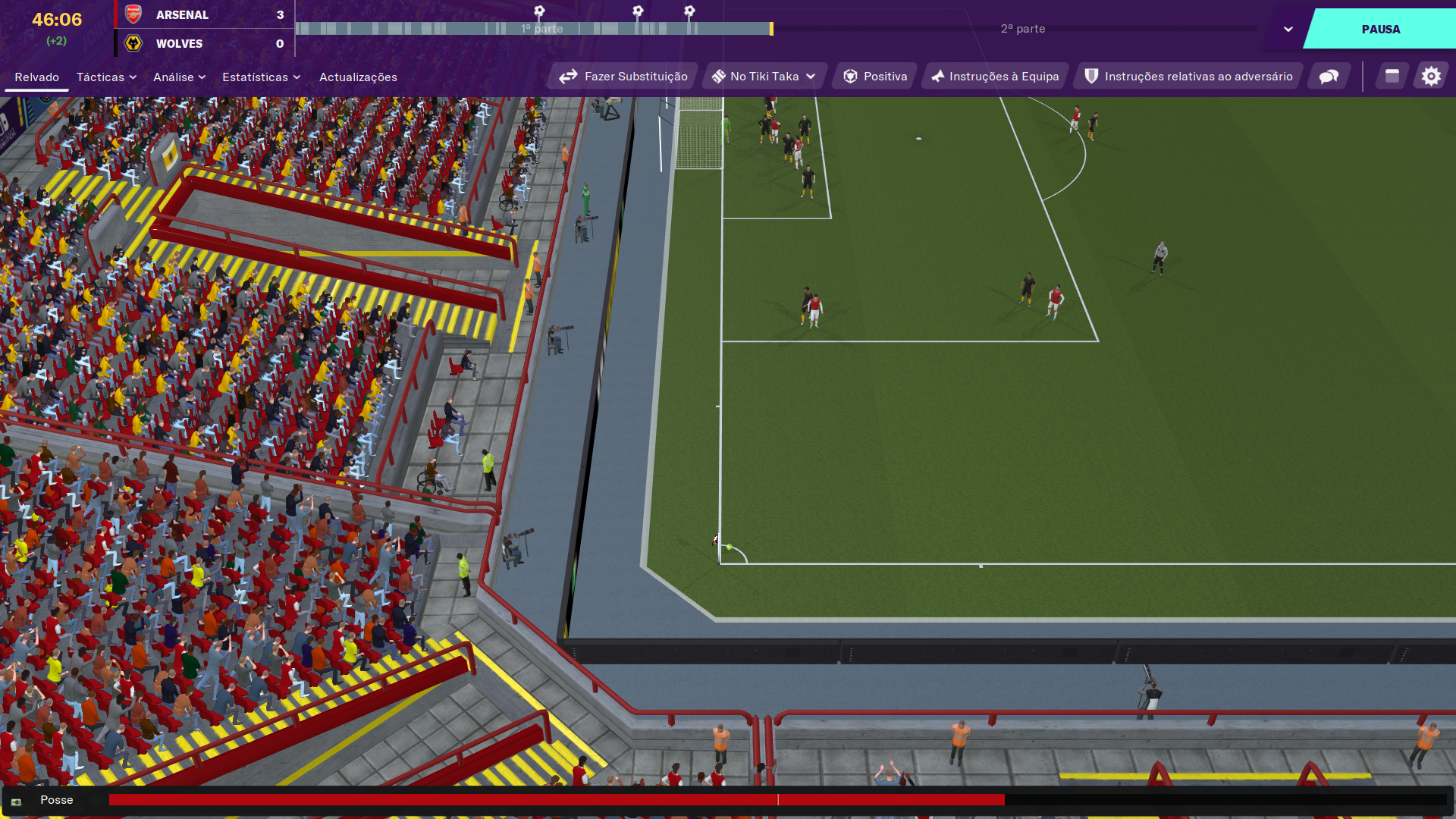The image size is (1456, 819).
Task: Open the Tácticas dropdown menu
Action: pyautogui.click(x=106, y=77)
